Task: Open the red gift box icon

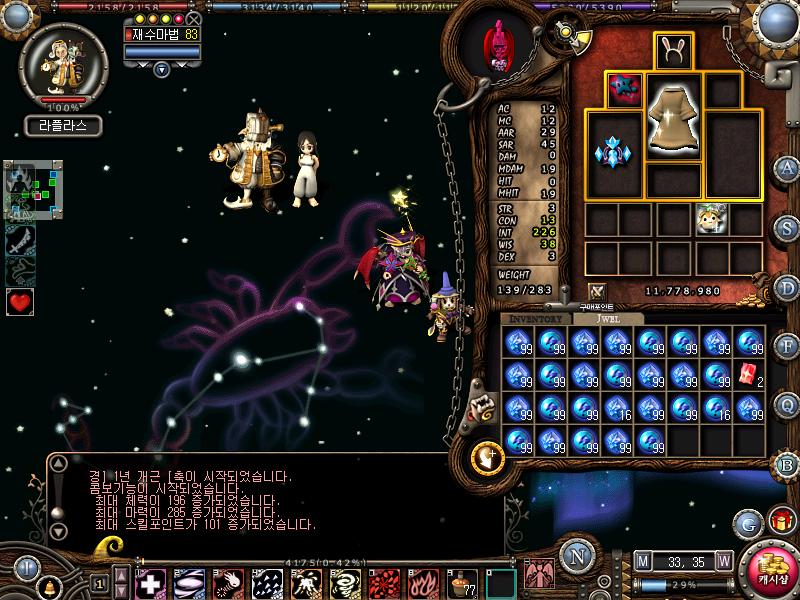Action: point(781,521)
